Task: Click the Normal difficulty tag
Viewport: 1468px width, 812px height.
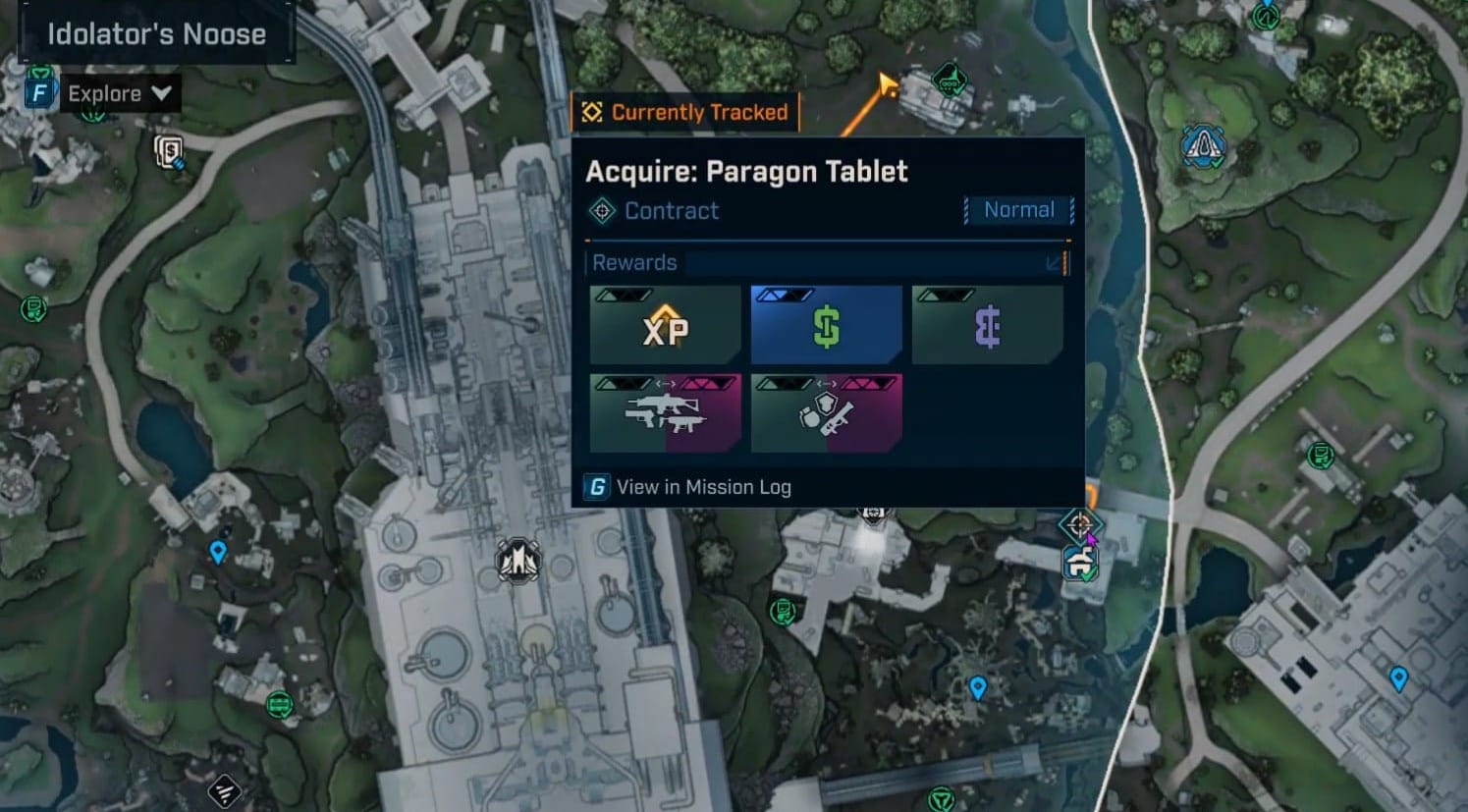Action: (1018, 210)
